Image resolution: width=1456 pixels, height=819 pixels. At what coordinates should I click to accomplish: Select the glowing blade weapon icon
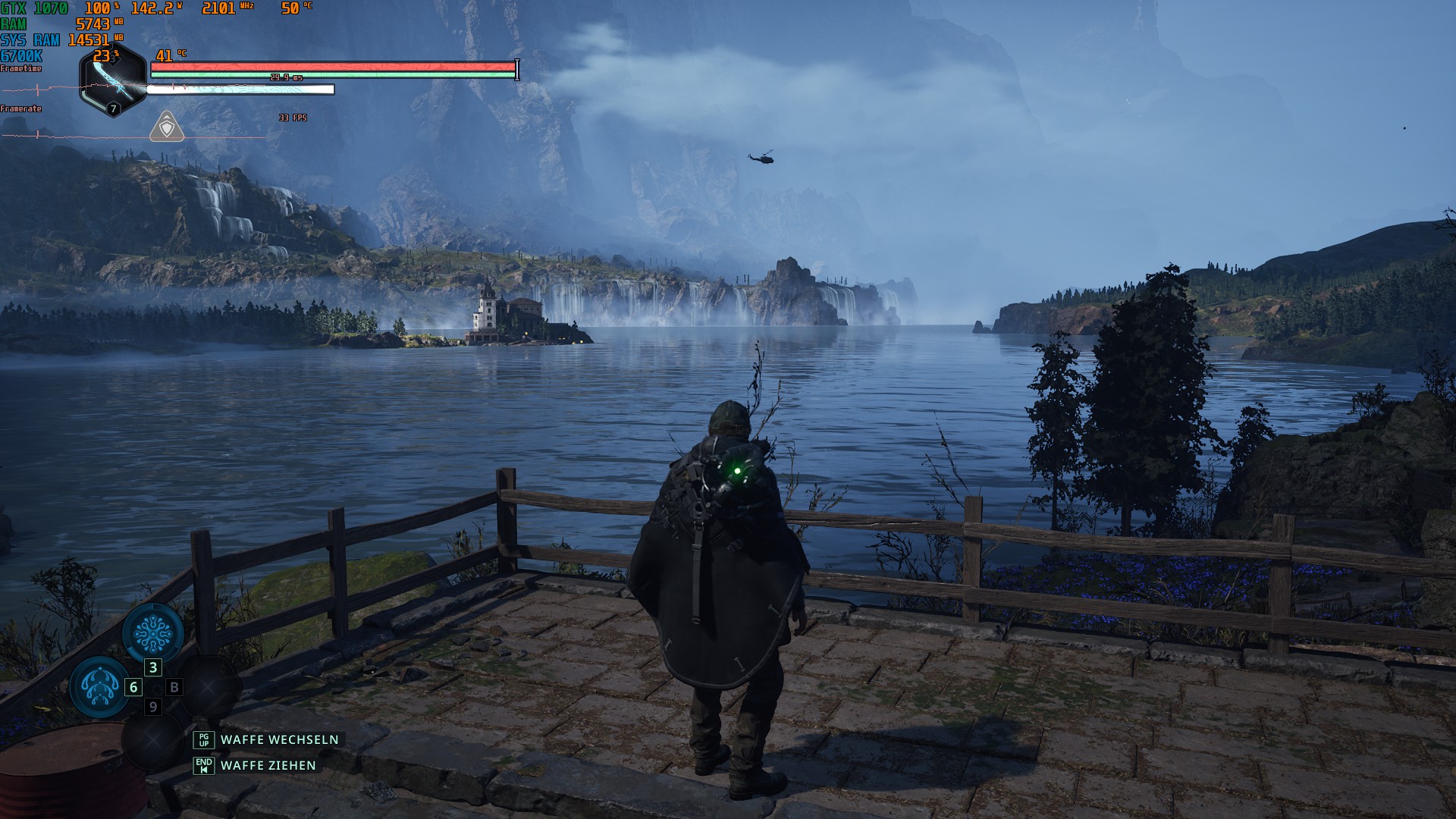coord(112,79)
